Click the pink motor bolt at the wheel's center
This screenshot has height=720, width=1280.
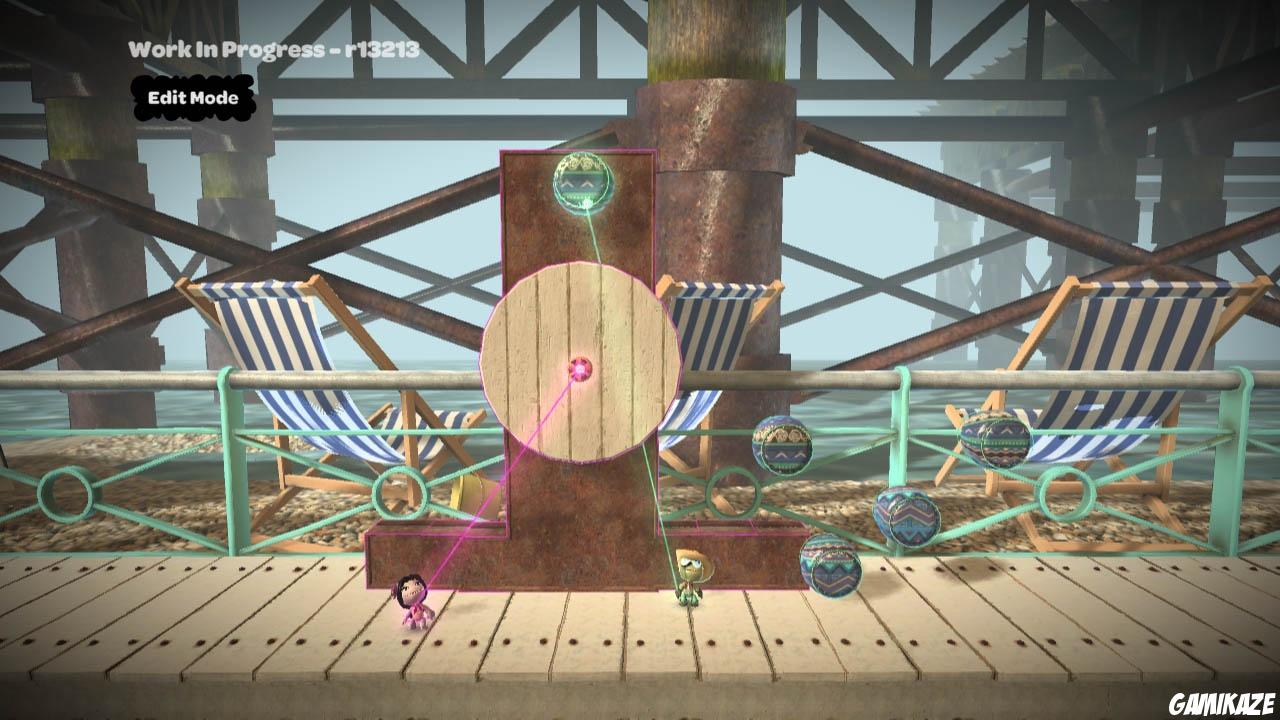click(580, 369)
